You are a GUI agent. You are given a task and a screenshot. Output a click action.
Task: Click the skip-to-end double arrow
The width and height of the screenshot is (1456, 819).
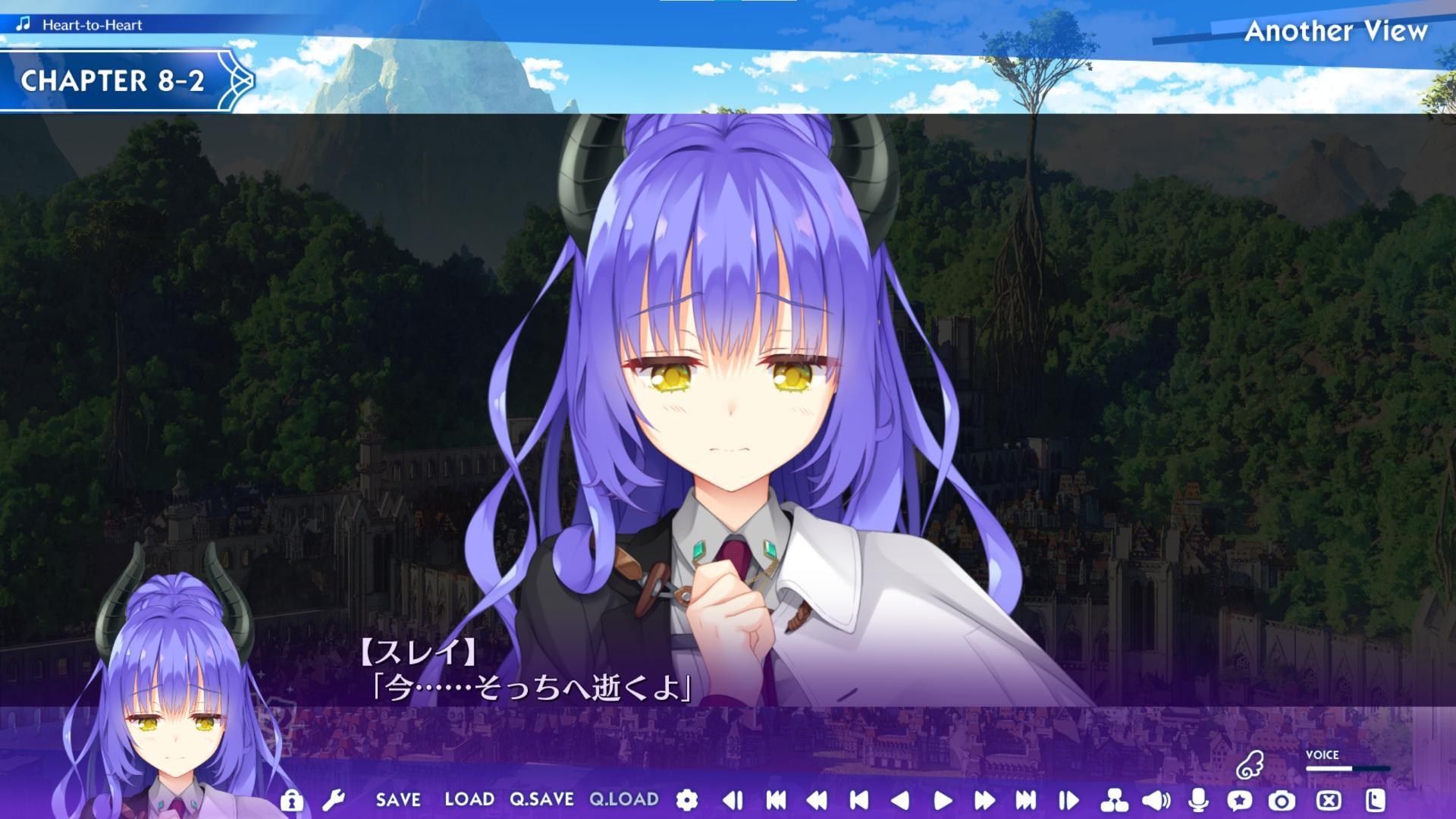tap(1028, 799)
